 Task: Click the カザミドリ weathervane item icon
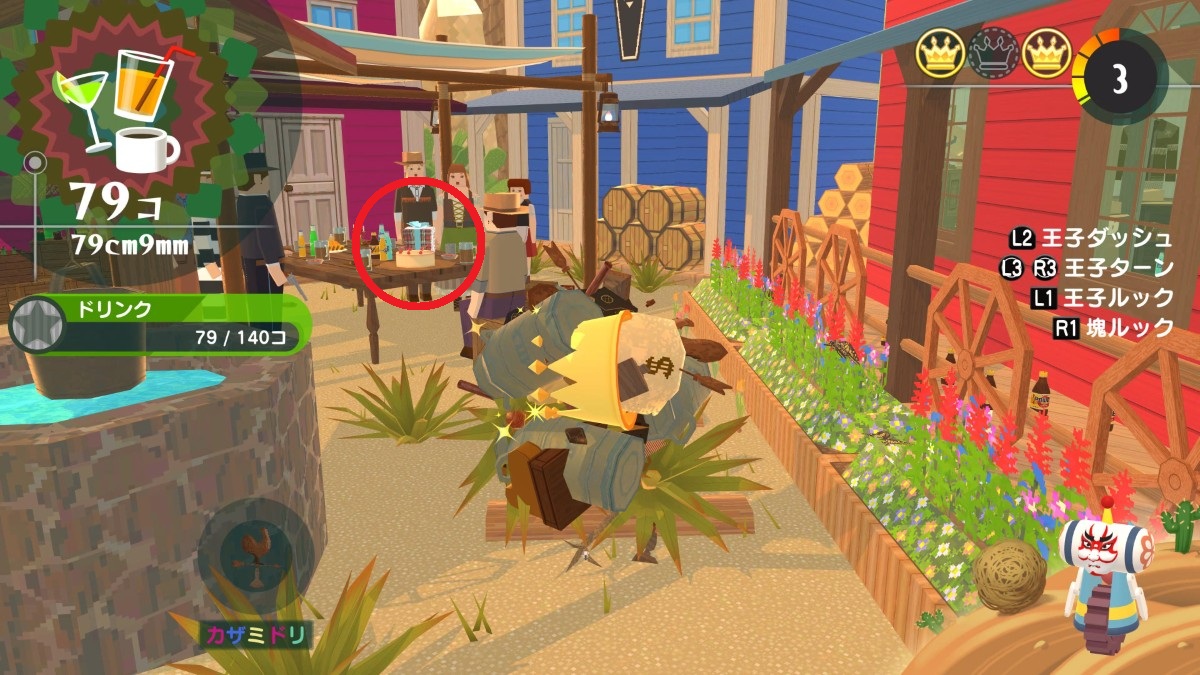(x=254, y=556)
